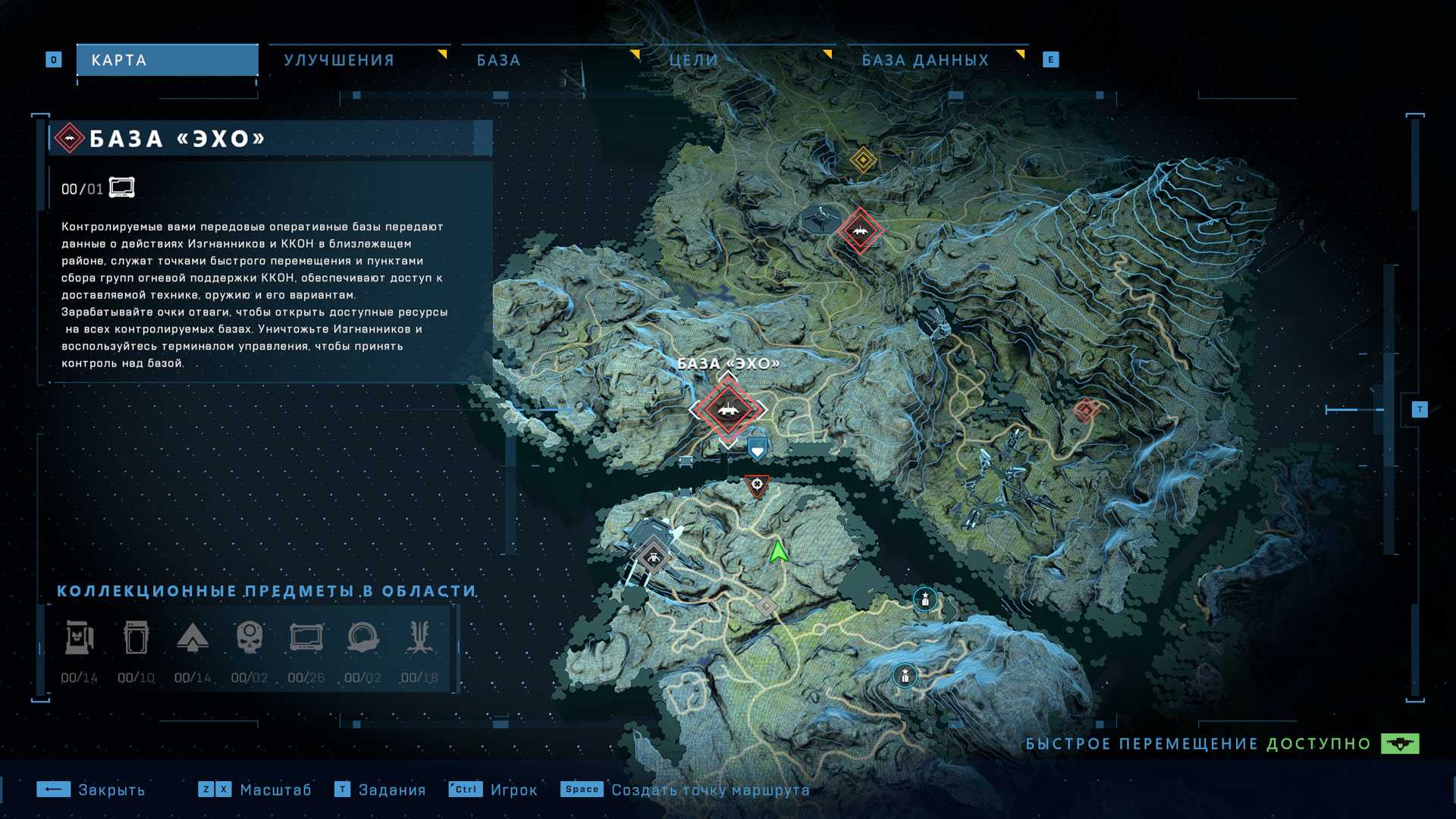Select the Карта tab
Image resolution: width=1456 pixels, height=819 pixels.
[x=167, y=60]
